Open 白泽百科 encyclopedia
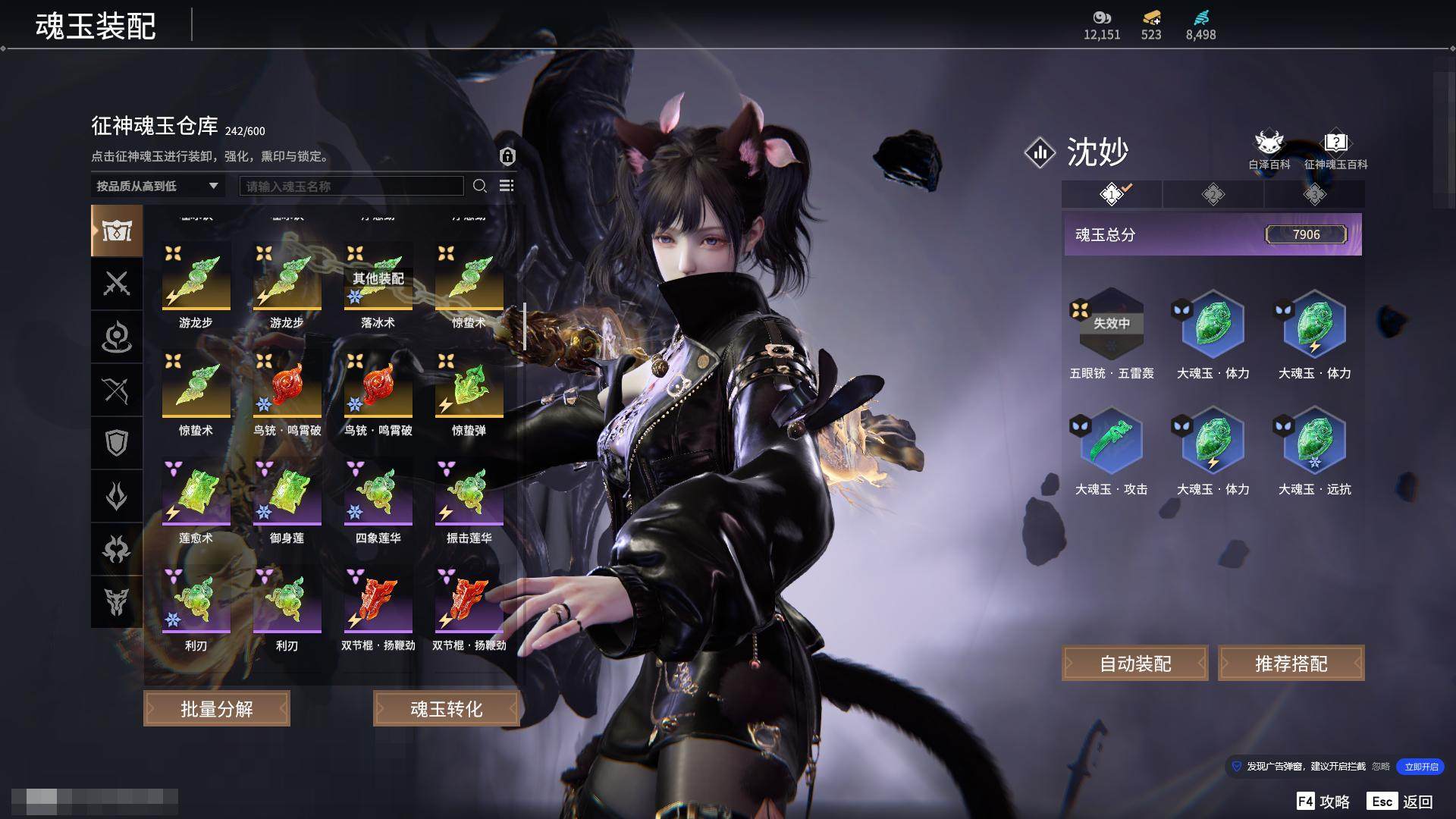Viewport: 1456px width, 819px height. 1269,149
